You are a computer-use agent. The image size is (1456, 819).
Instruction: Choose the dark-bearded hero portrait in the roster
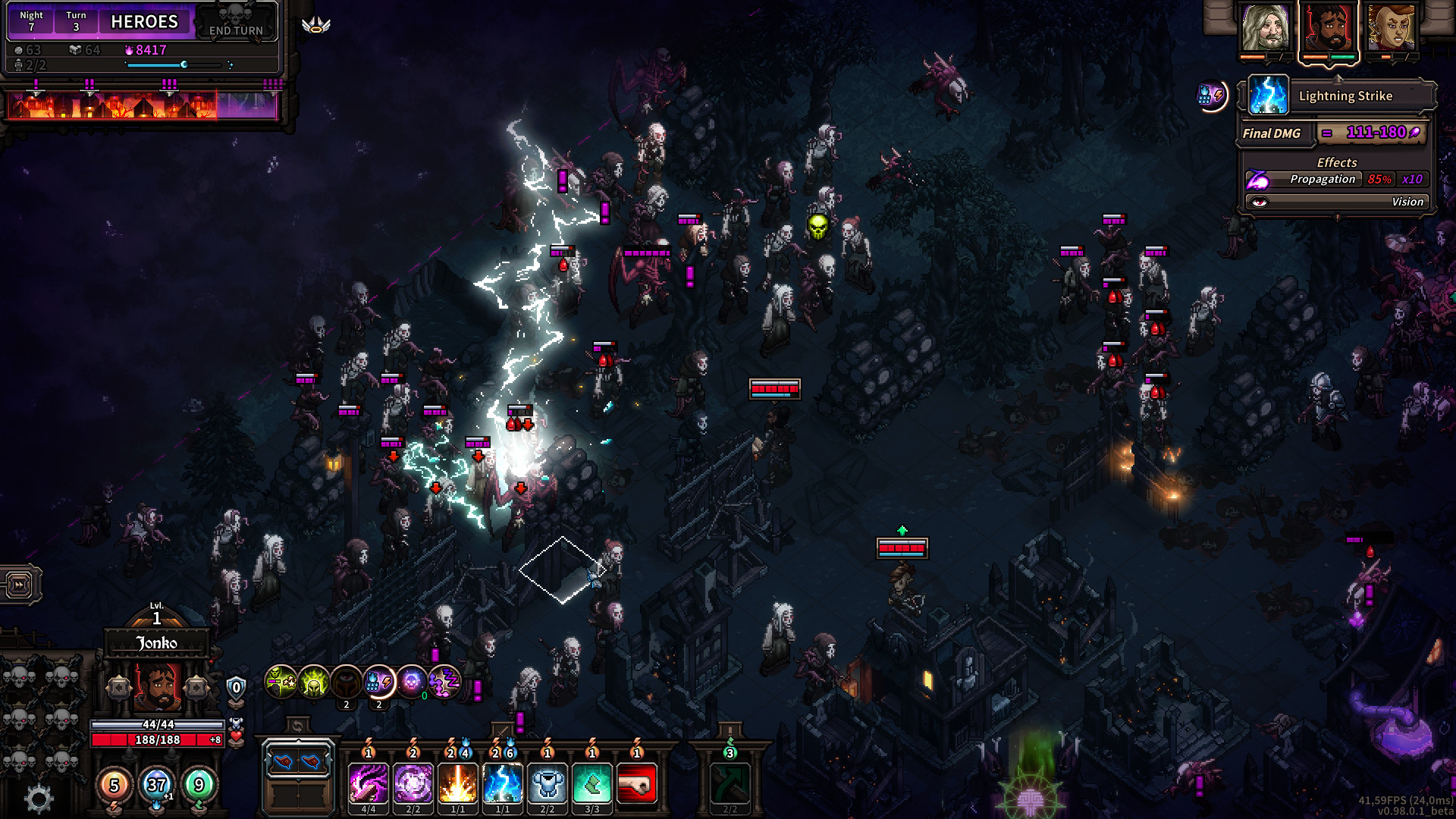coord(1328,28)
